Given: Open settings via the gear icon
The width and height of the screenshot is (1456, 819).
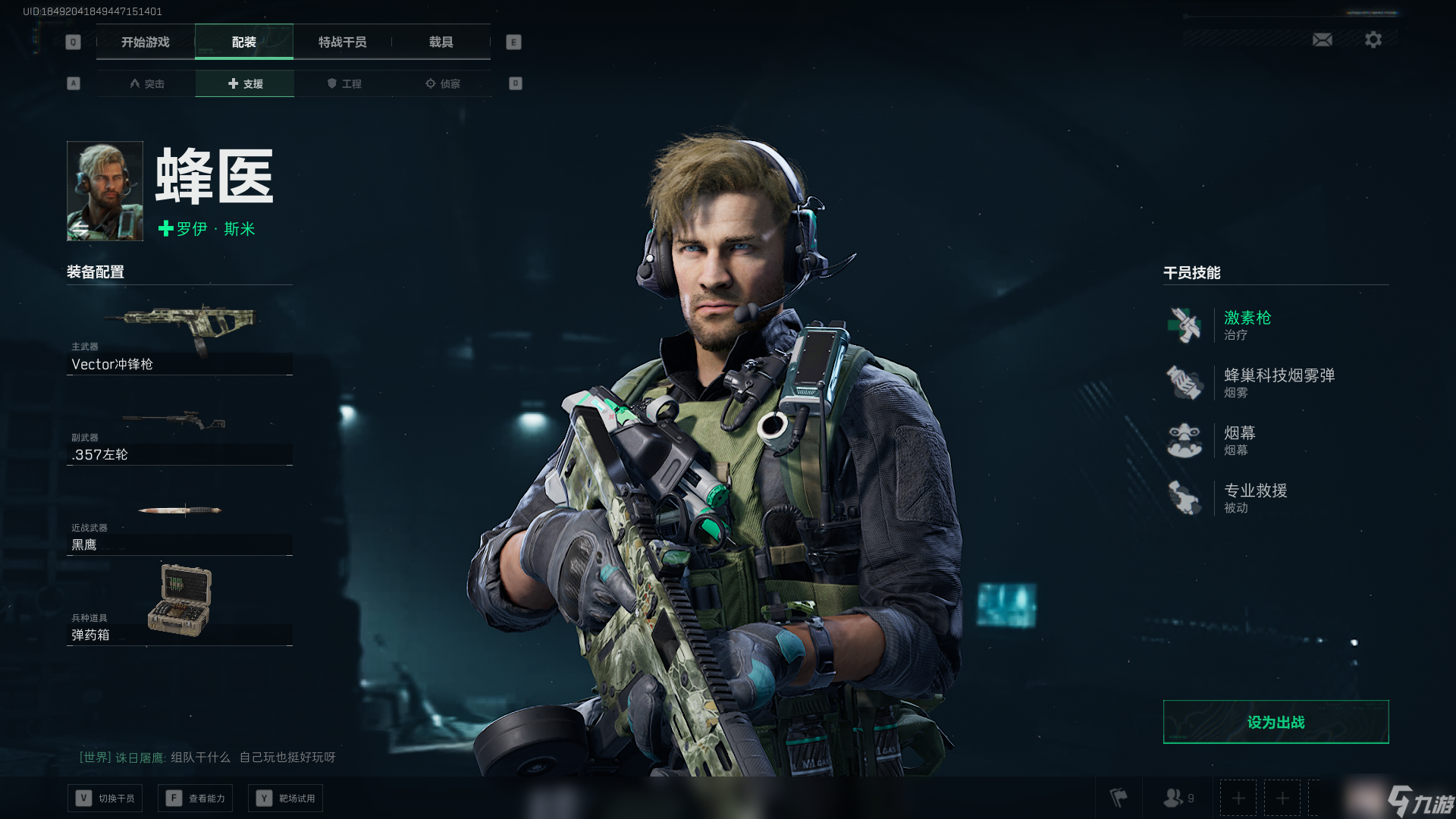Looking at the screenshot, I should coord(1373,39).
